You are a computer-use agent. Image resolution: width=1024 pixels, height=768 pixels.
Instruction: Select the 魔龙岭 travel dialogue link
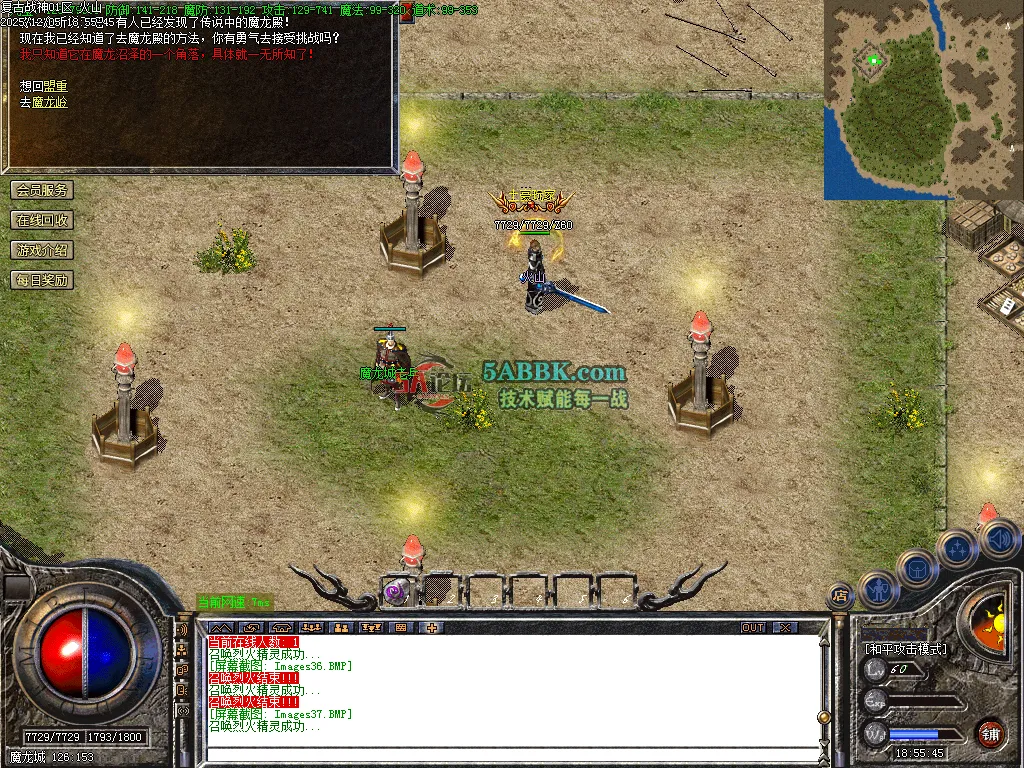coord(50,102)
